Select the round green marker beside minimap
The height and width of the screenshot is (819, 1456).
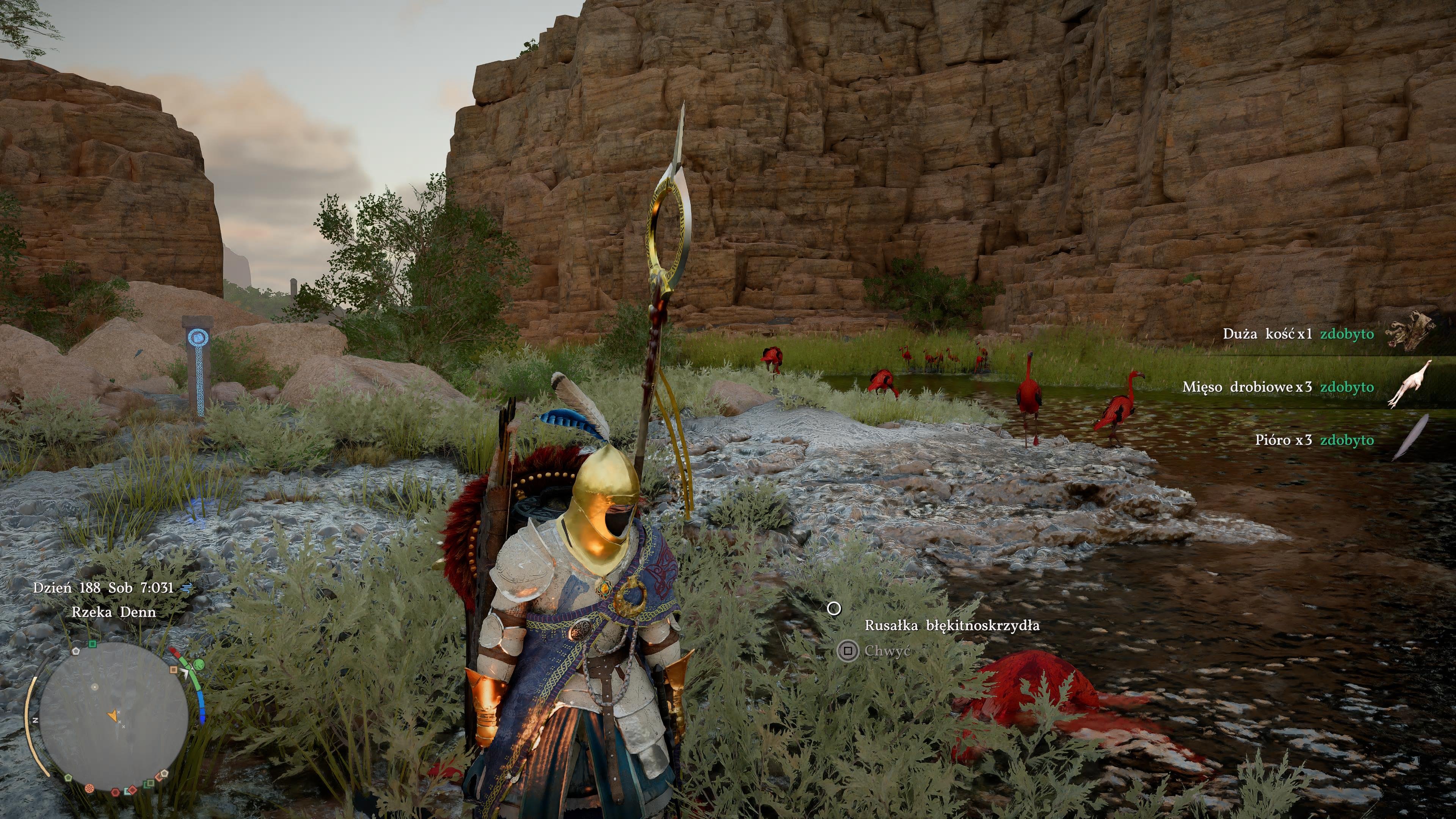coord(198,664)
